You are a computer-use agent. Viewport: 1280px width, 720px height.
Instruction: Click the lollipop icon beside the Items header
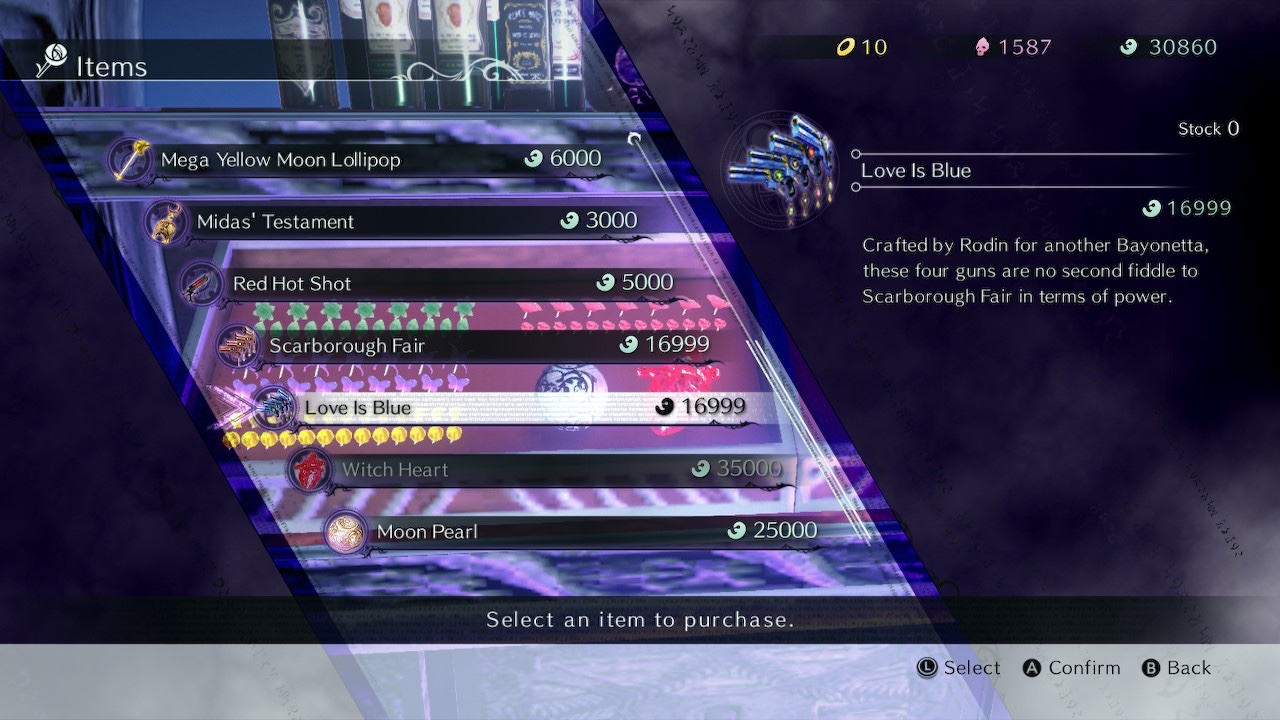53,58
